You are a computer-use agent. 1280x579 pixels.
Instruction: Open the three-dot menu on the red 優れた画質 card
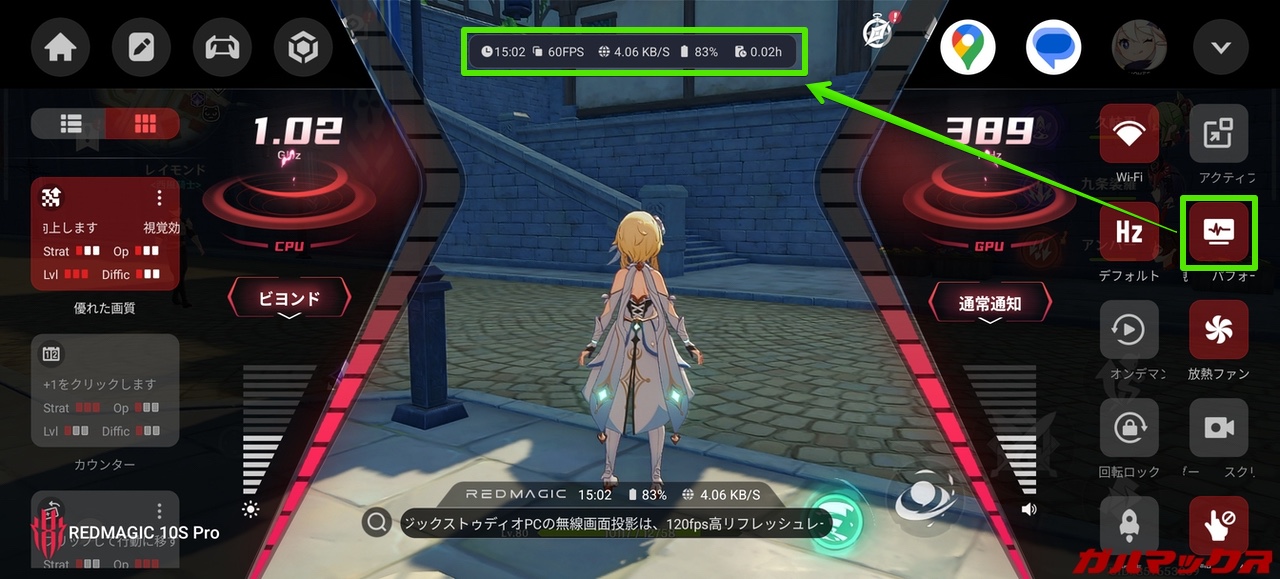(x=159, y=198)
